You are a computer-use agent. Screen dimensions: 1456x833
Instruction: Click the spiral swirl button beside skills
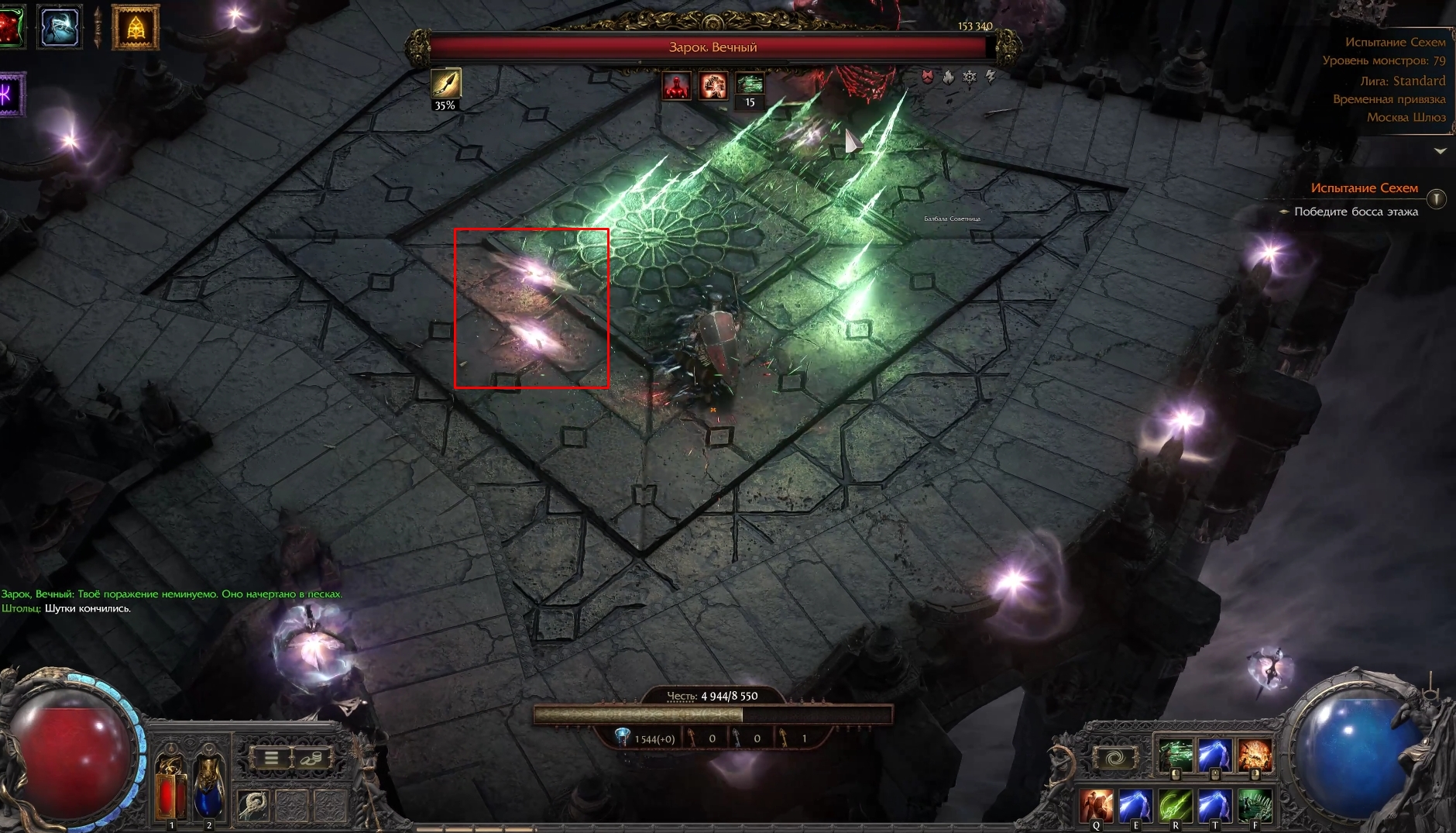1114,758
